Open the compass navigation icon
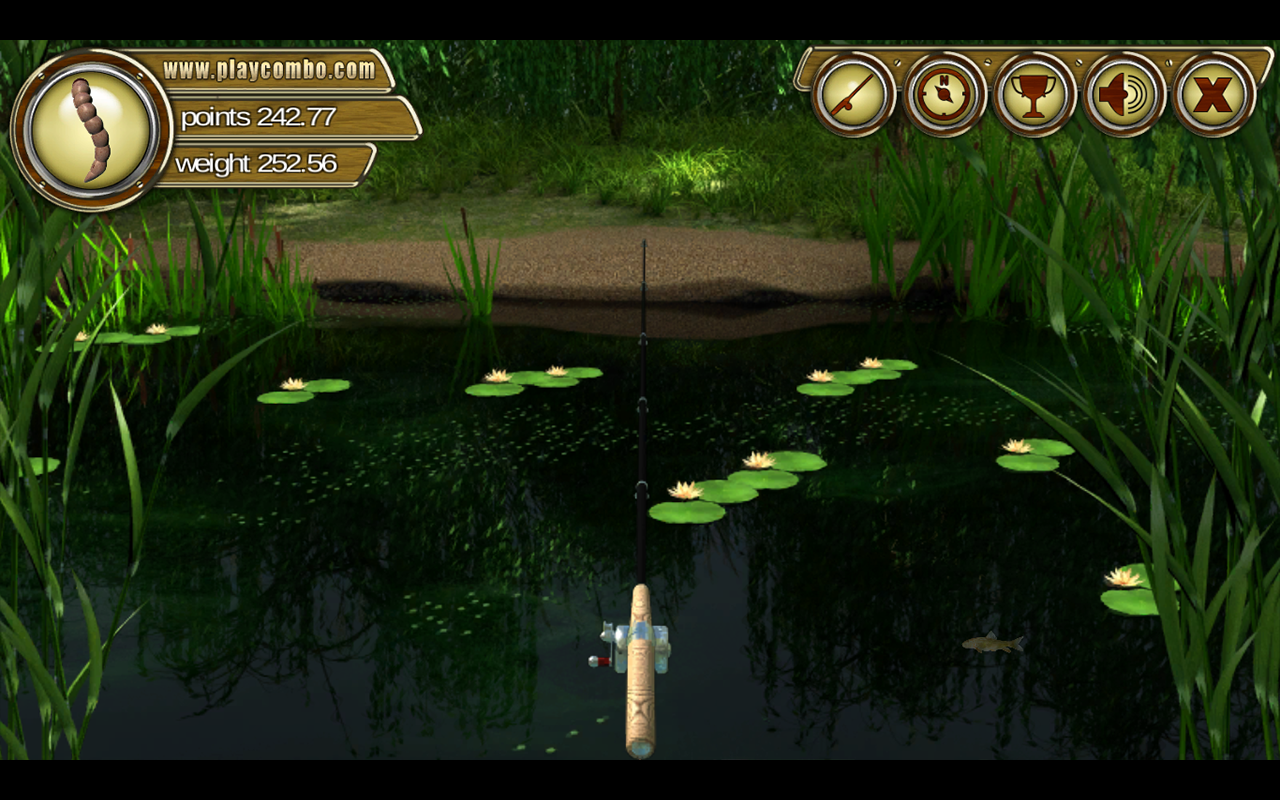The width and height of the screenshot is (1280, 800). click(943, 95)
